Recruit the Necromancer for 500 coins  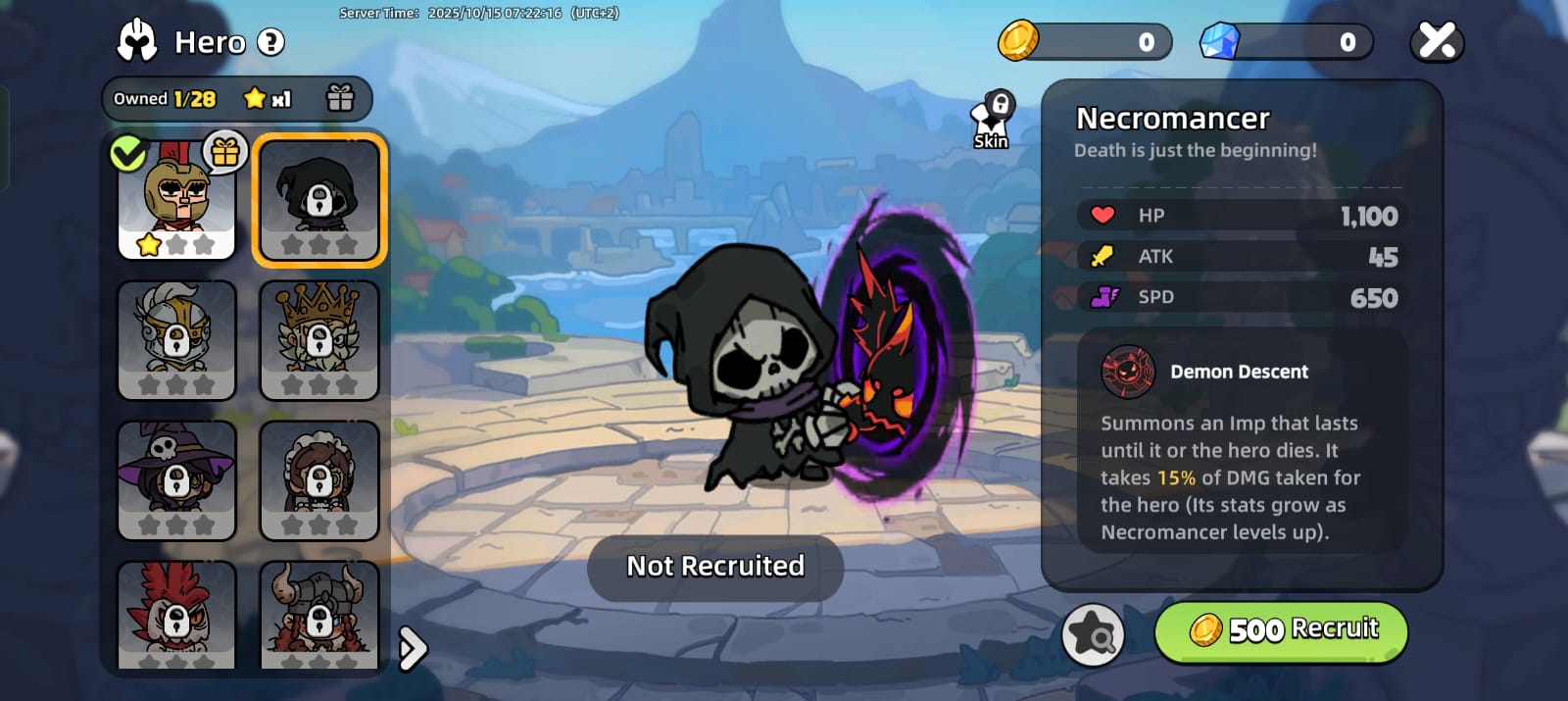(1281, 630)
